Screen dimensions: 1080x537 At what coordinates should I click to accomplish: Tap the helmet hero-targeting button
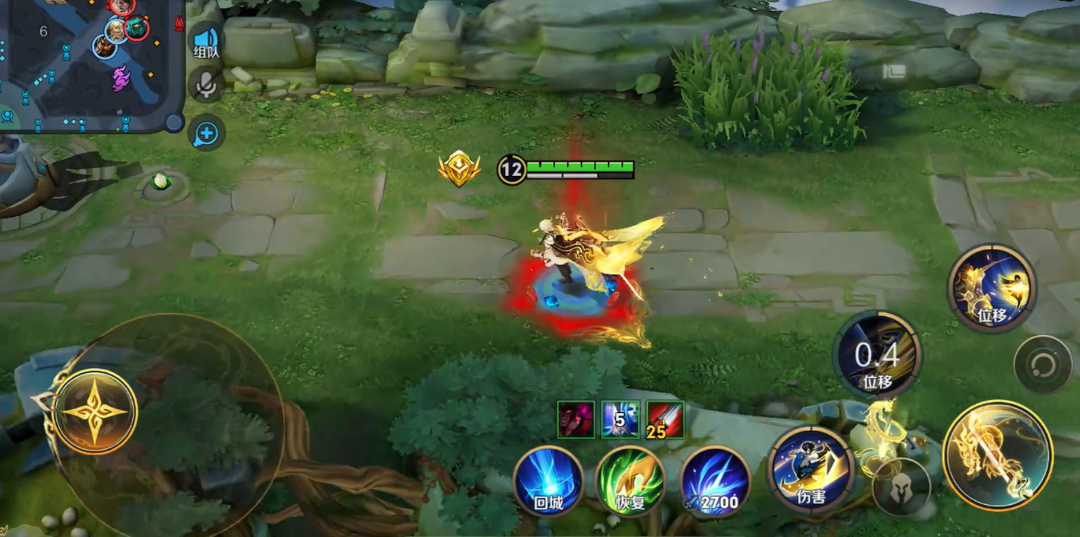pos(900,487)
